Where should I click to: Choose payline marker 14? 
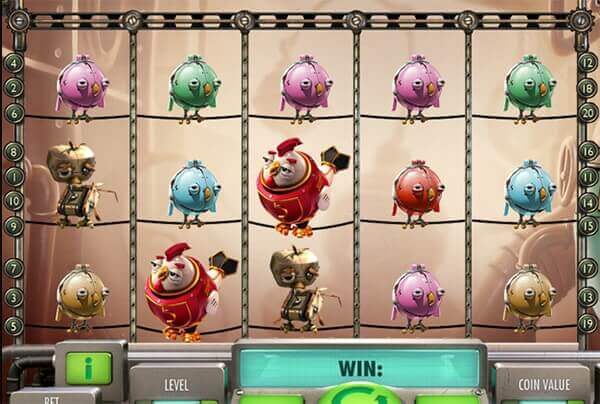pyautogui.click(x=588, y=199)
